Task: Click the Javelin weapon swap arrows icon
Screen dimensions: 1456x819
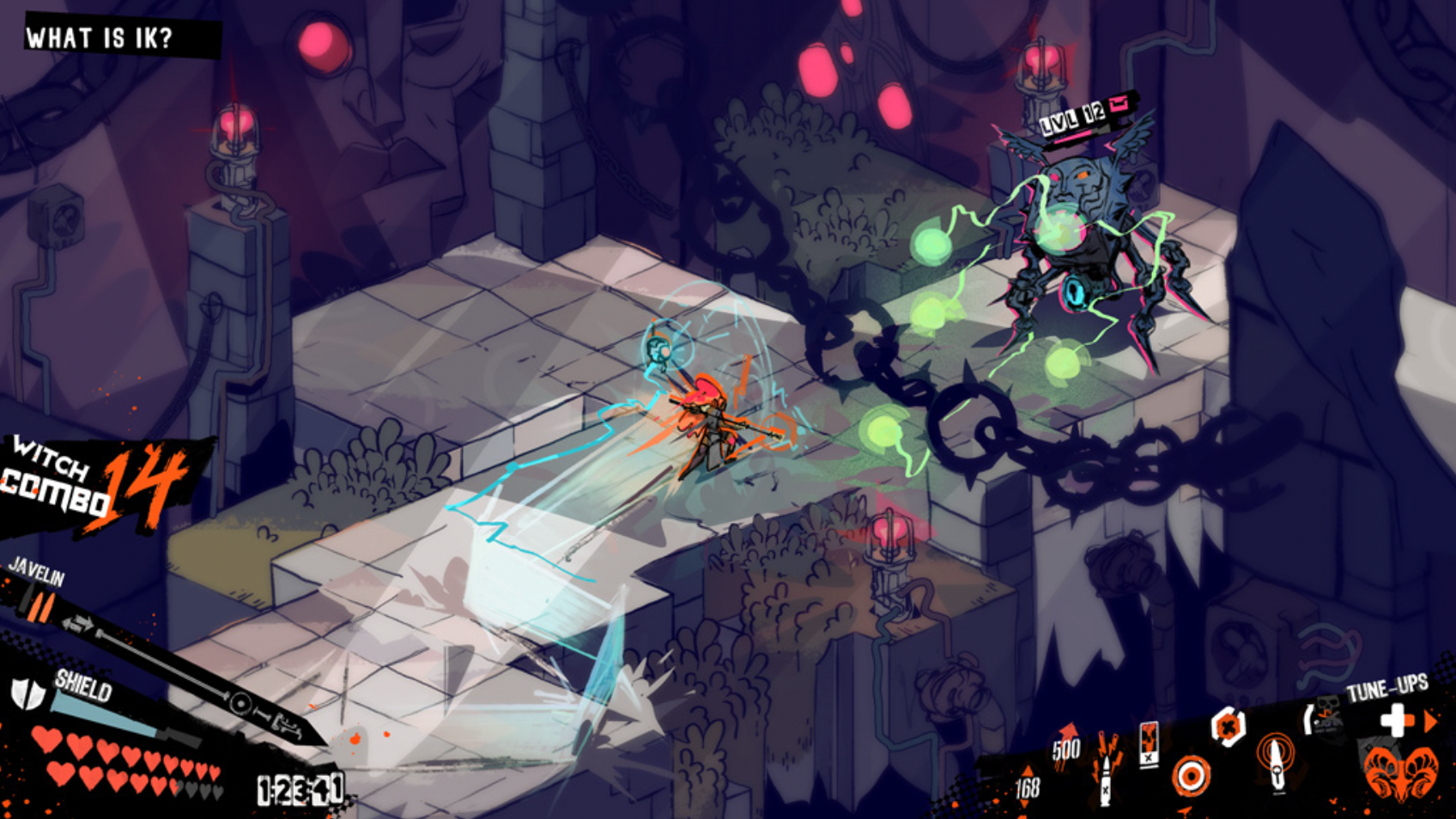Action: click(77, 624)
